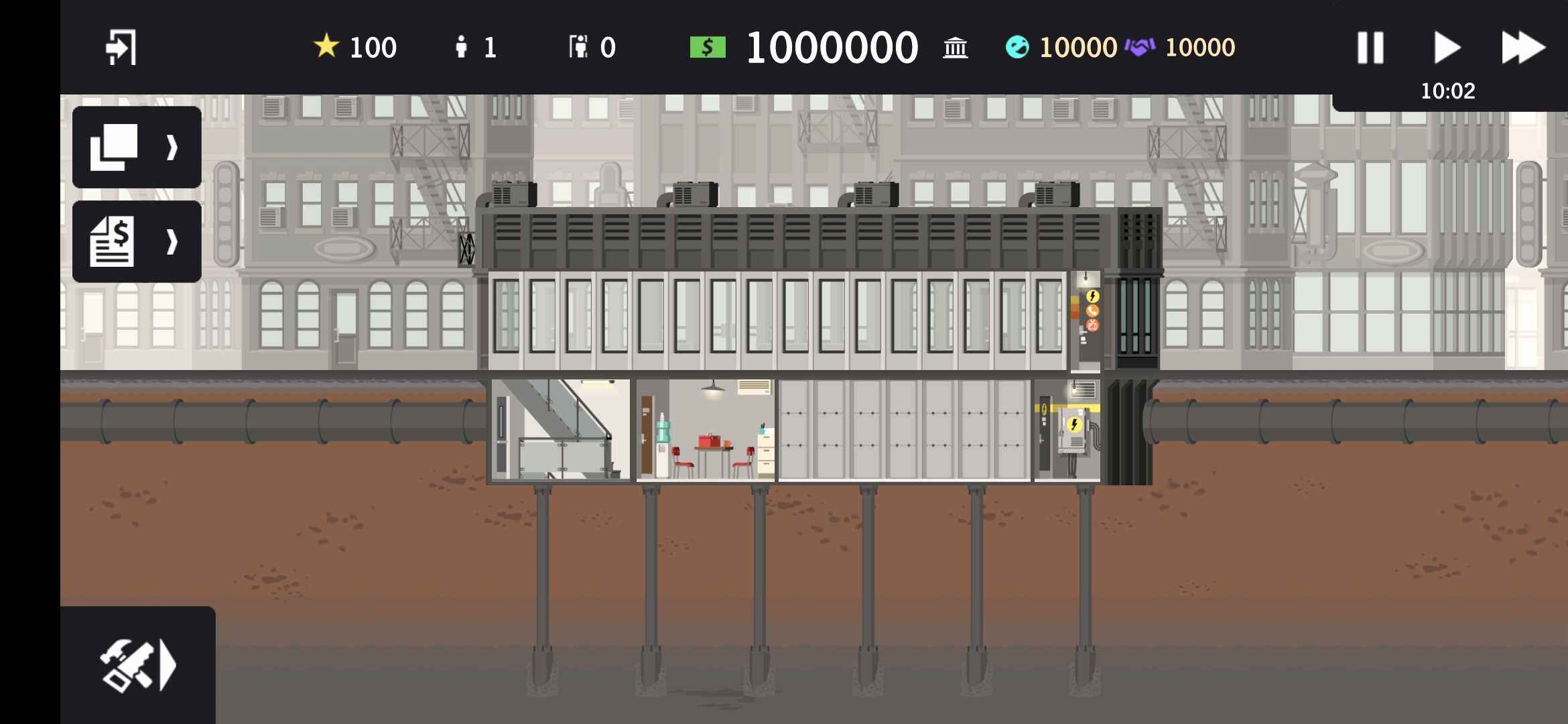The width and height of the screenshot is (1568, 724).
Task: Set game speed to normal play
Action: tap(1447, 48)
